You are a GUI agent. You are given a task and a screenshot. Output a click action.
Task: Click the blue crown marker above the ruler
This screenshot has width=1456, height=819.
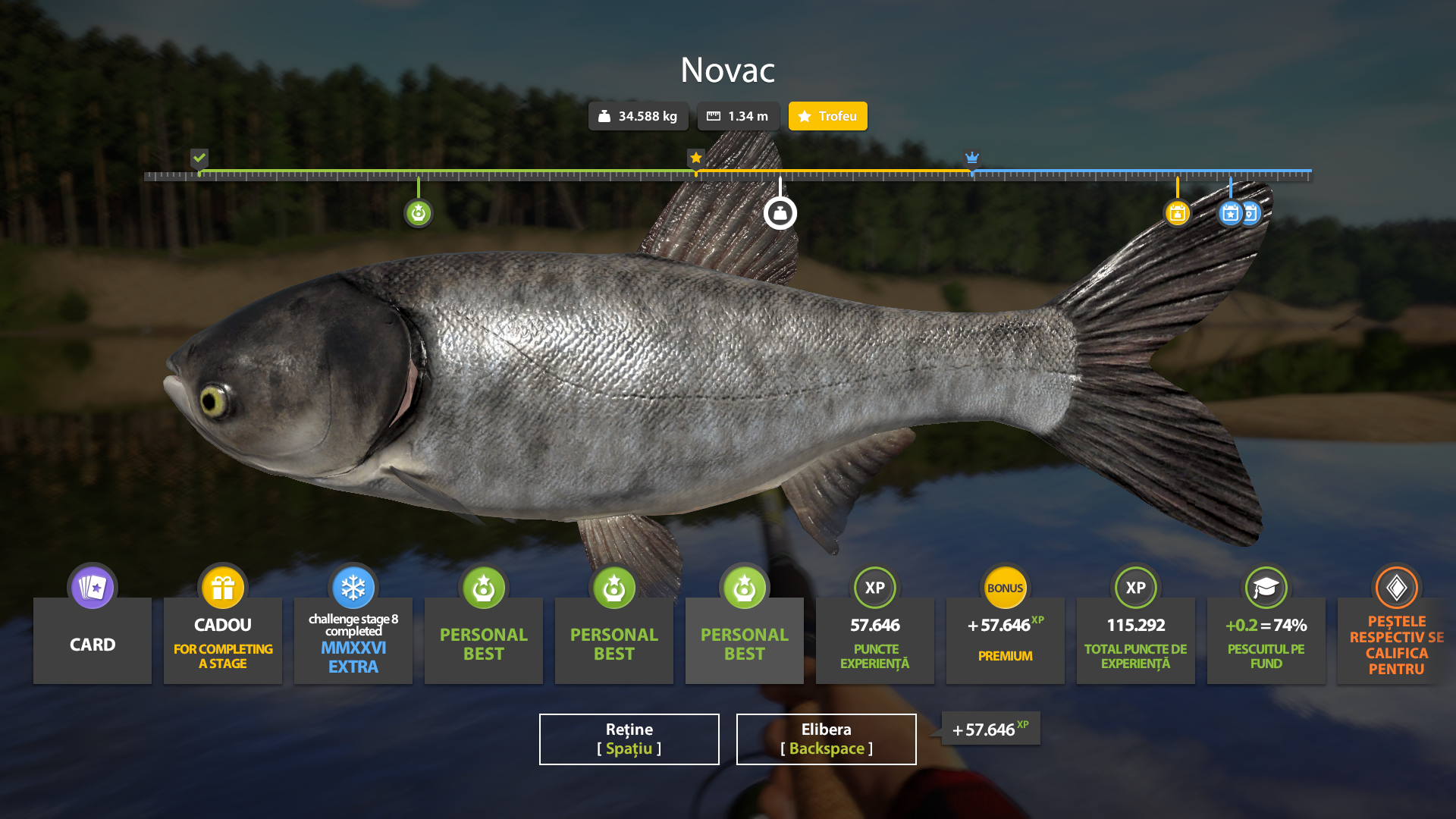972,159
